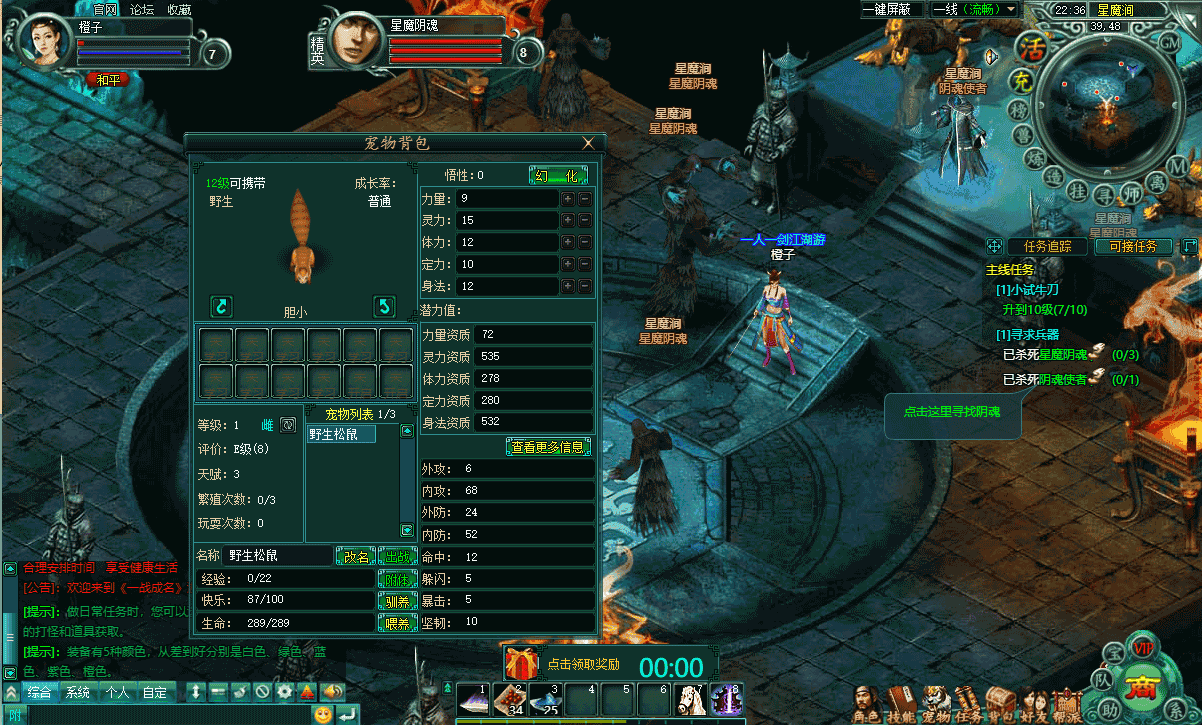This screenshot has height=725, width=1202.
Task: Claim the gift box reward
Action: click(x=521, y=663)
